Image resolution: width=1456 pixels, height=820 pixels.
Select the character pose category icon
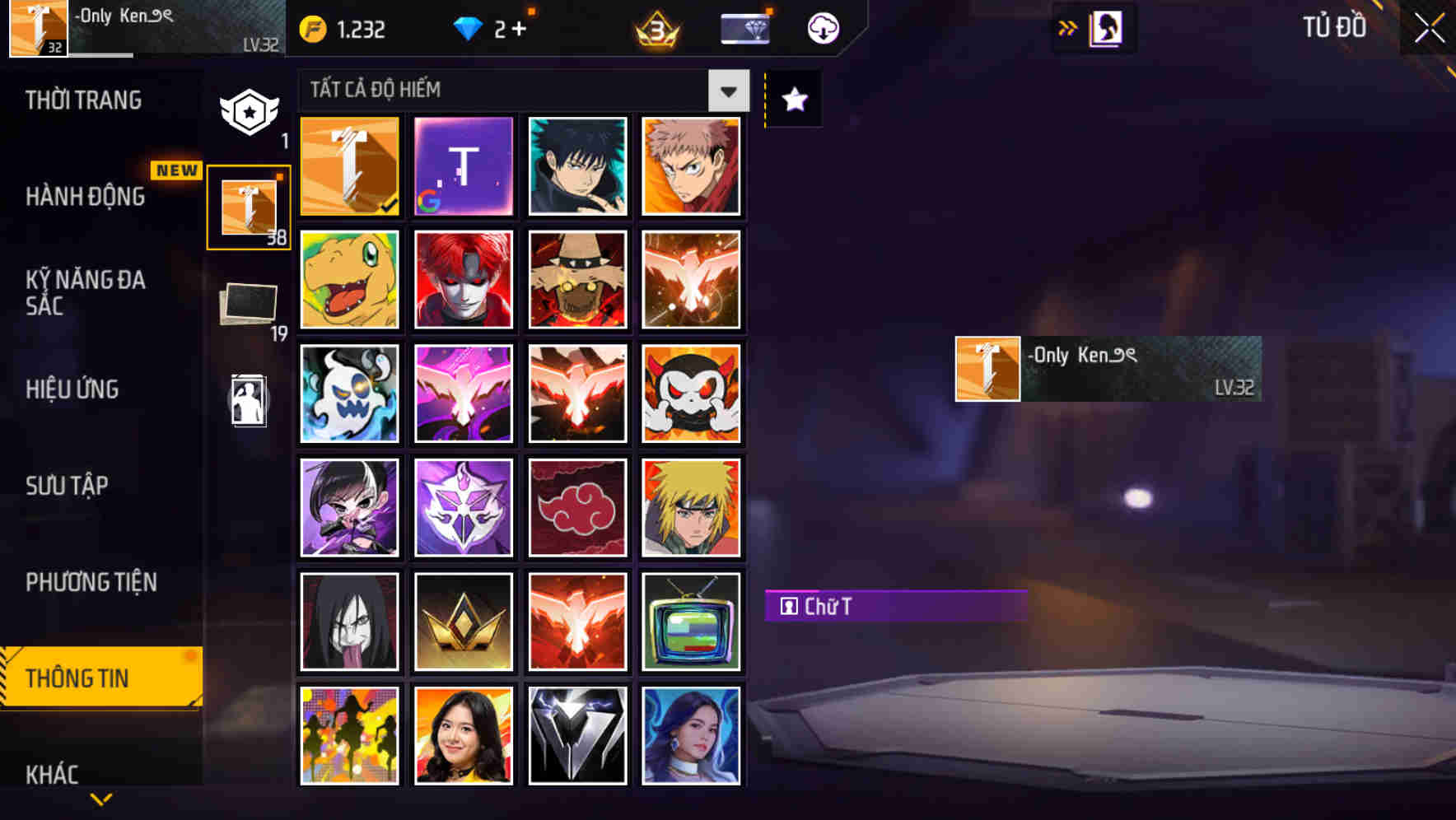tap(250, 401)
